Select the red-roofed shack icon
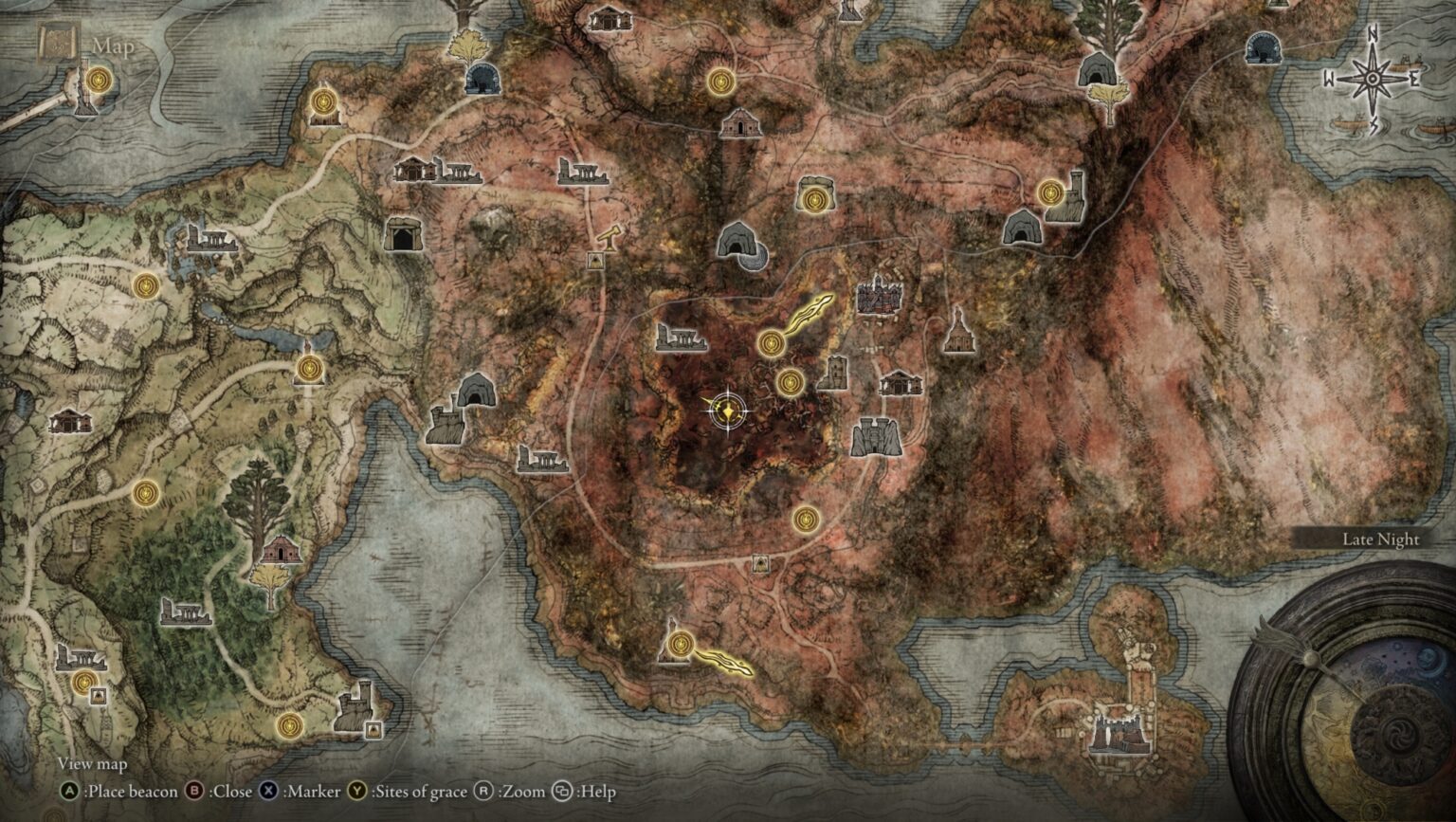Image resolution: width=1456 pixels, height=822 pixels. 281,548
